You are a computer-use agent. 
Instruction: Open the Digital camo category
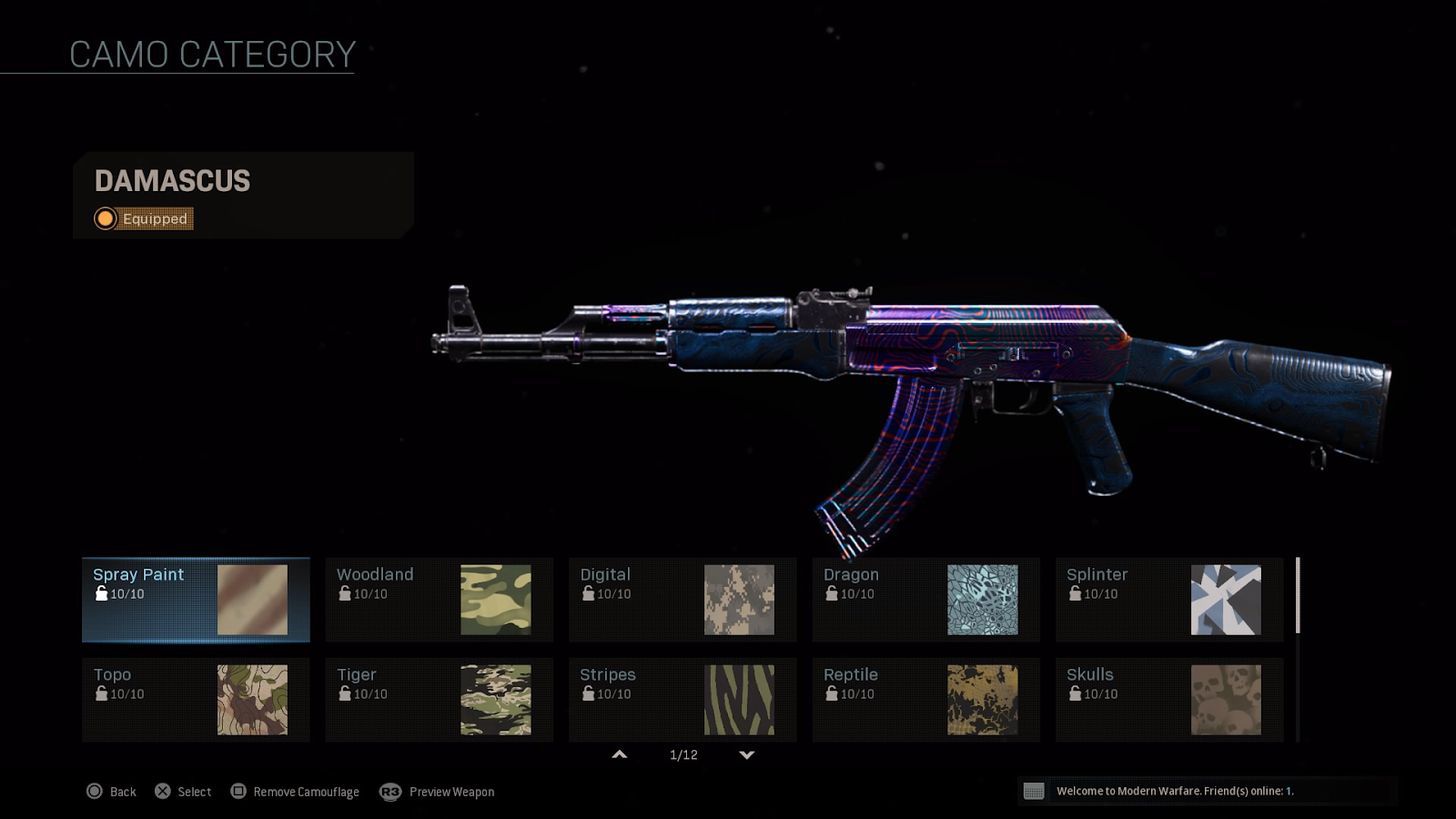pos(682,600)
